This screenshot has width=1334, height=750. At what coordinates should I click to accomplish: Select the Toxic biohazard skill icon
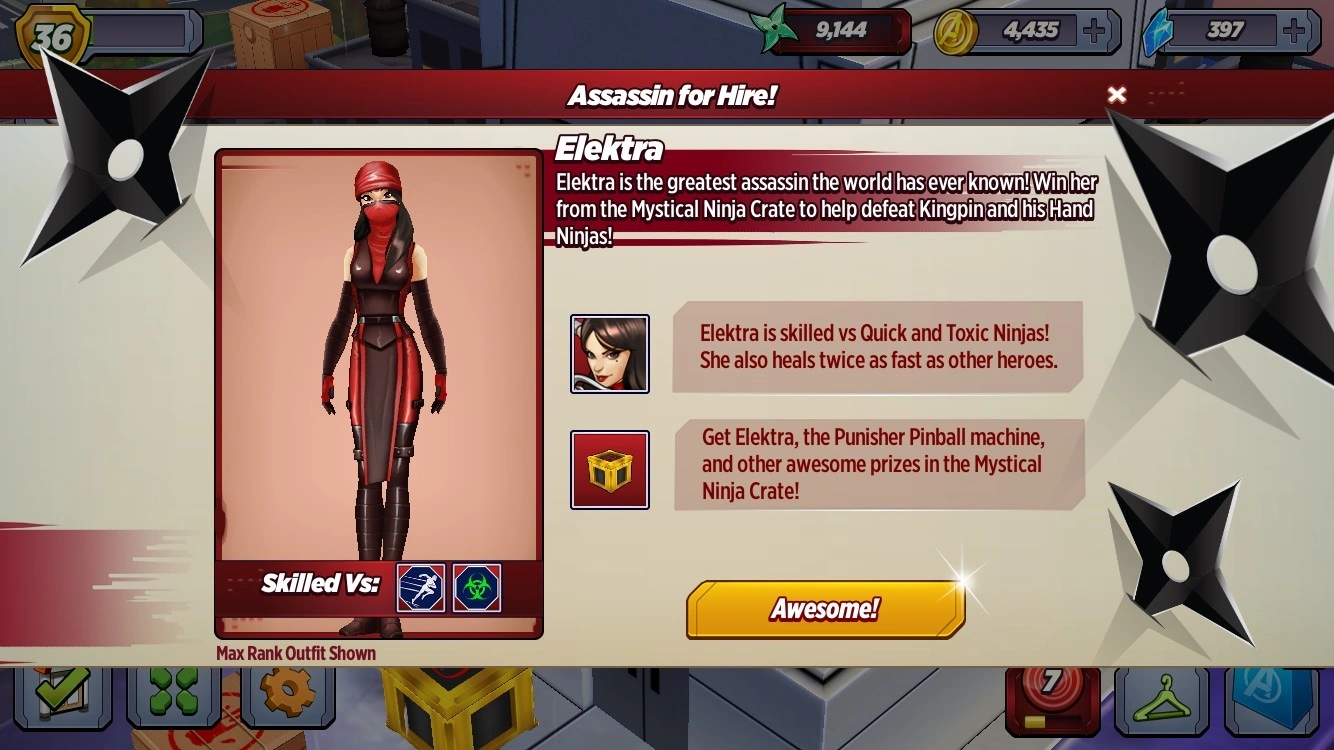pyautogui.click(x=477, y=588)
